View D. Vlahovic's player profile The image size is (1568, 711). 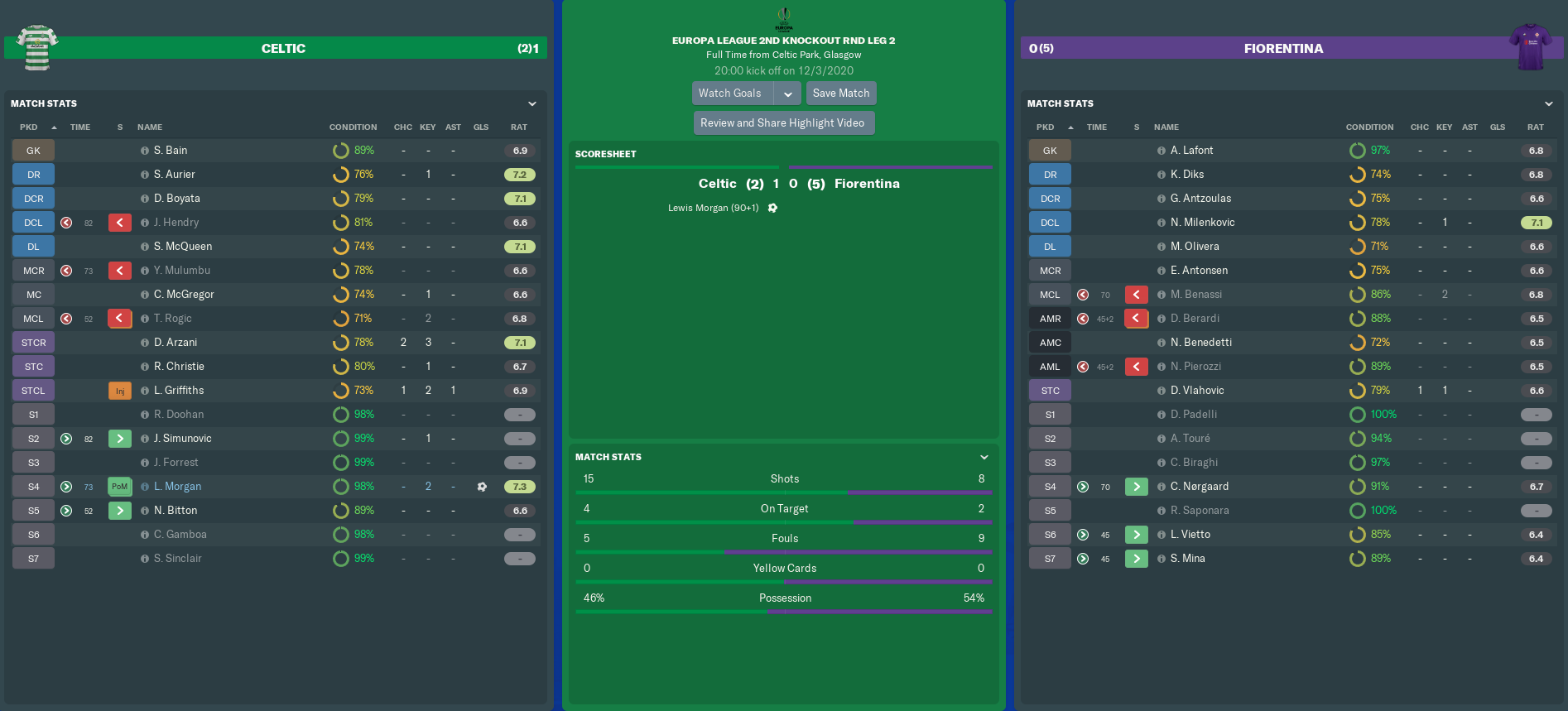tap(1197, 391)
